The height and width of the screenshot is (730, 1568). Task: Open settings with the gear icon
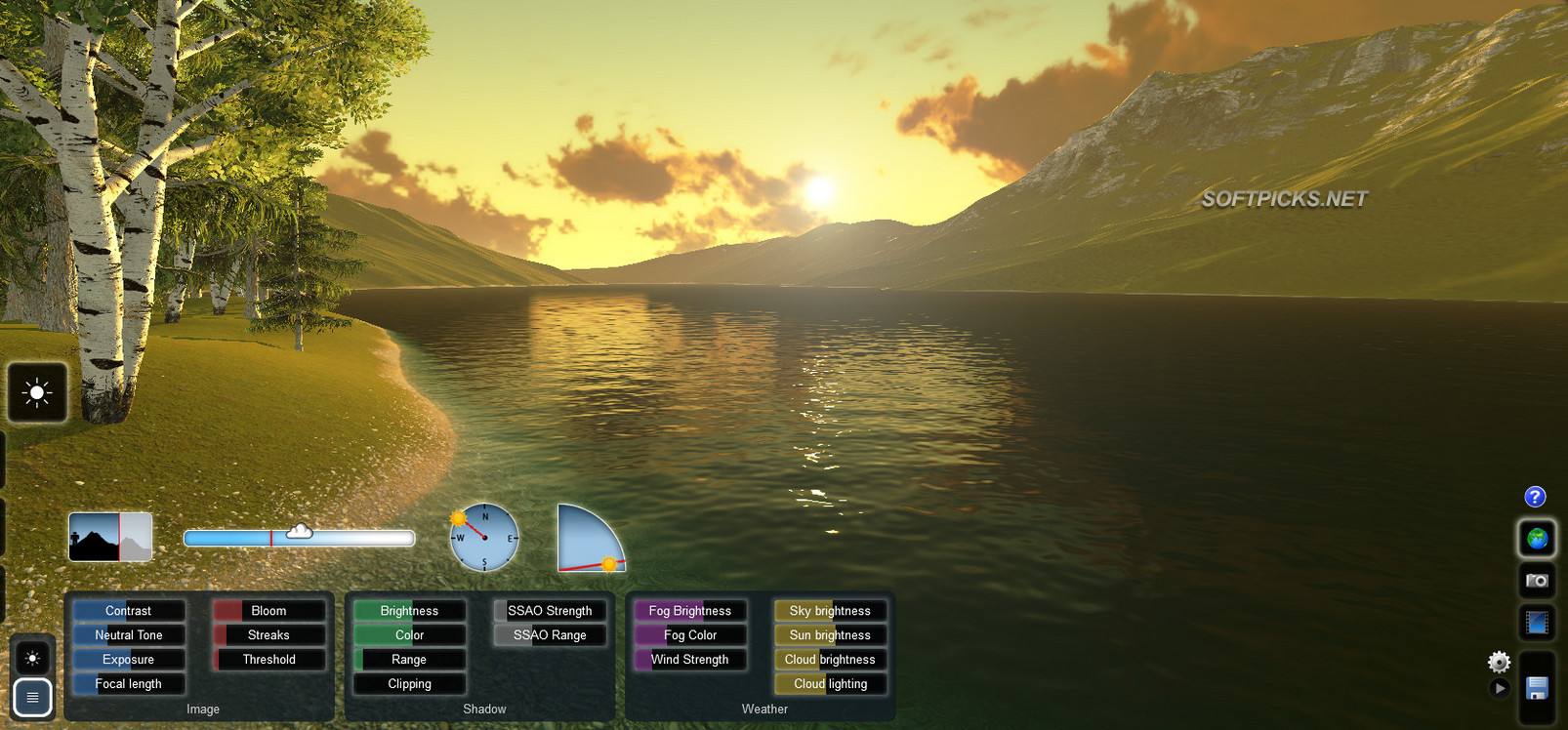click(1500, 663)
